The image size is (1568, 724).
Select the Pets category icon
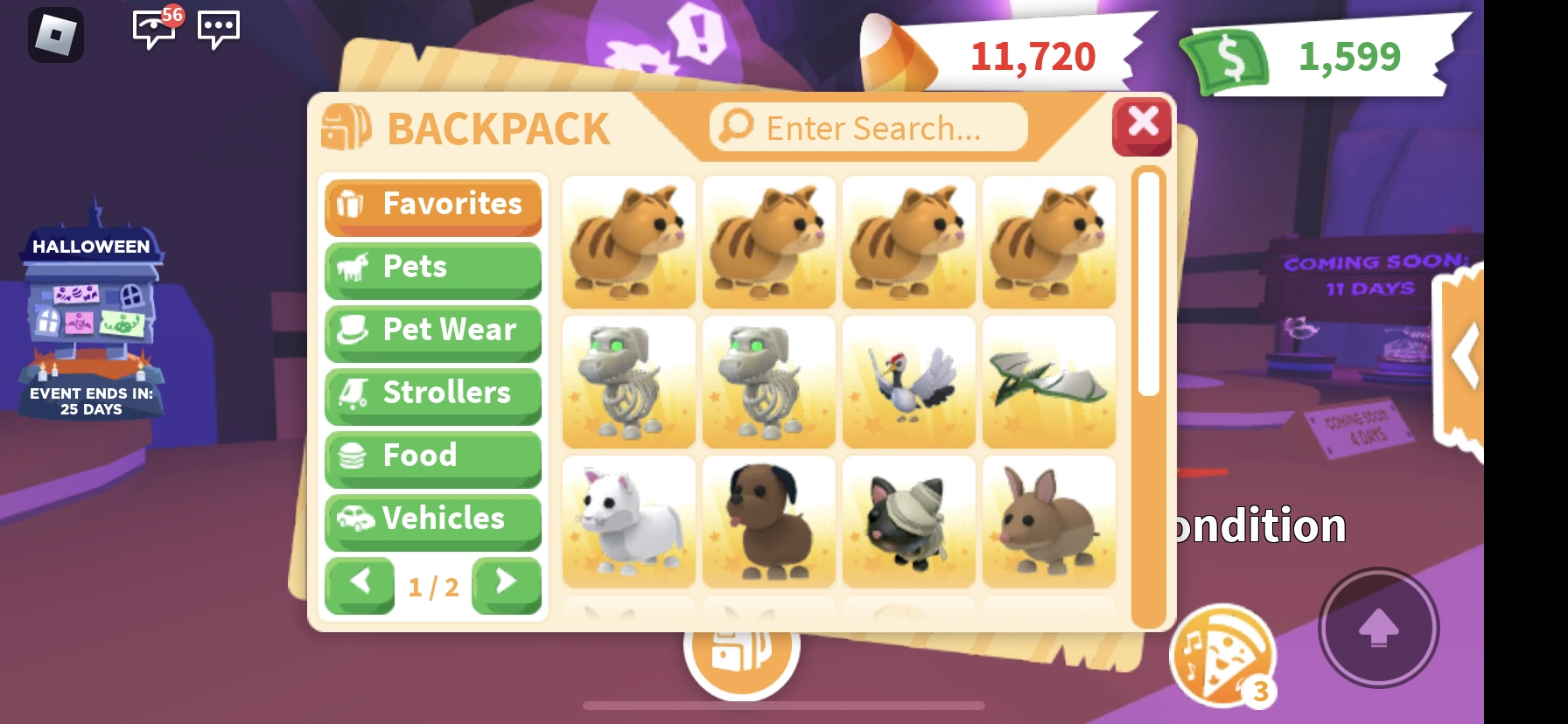tap(353, 268)
